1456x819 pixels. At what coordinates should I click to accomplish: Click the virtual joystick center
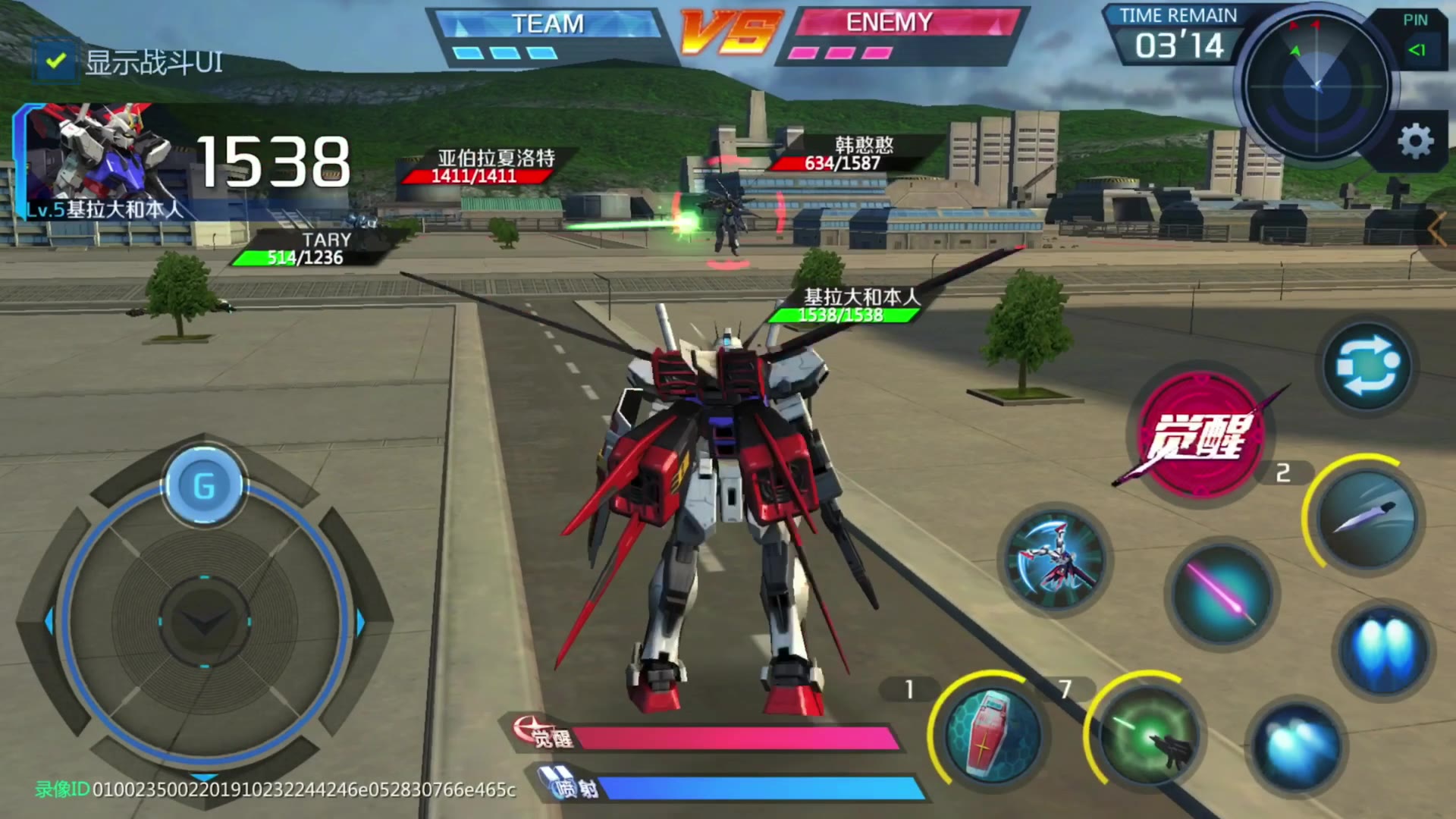[204, 622]
